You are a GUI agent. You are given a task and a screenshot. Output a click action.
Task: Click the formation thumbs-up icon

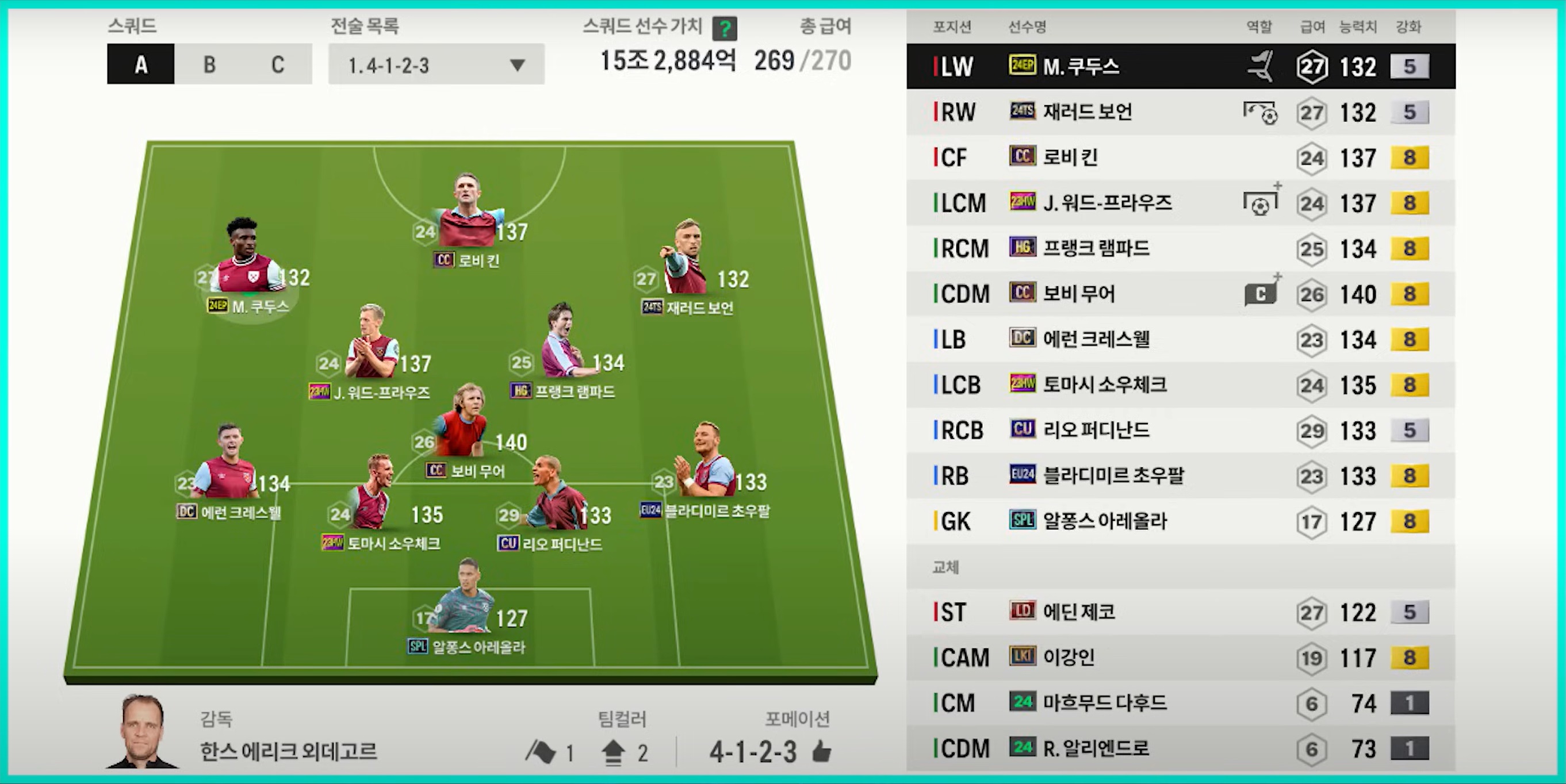821,752
